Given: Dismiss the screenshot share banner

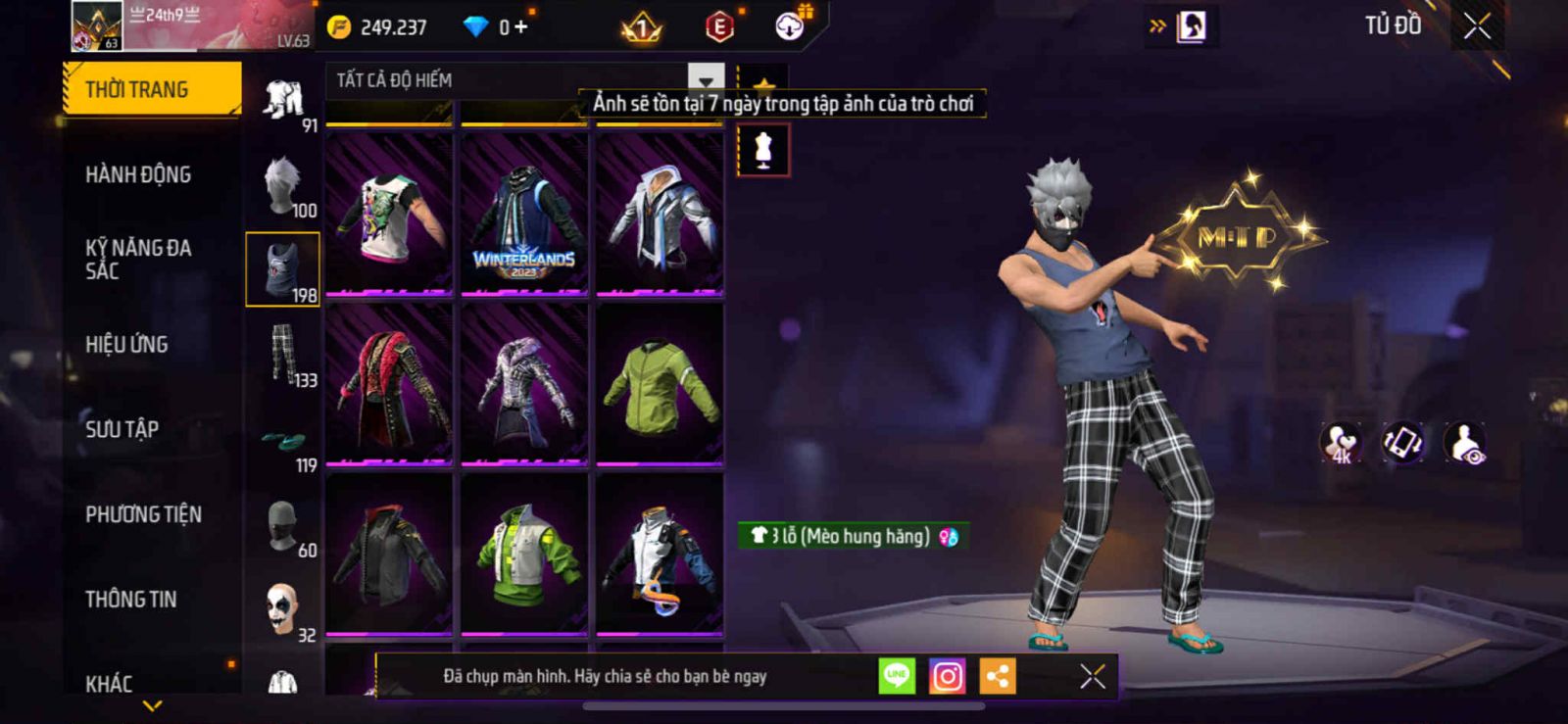Looking at the screenshot, I should (x=1092, y=676).
